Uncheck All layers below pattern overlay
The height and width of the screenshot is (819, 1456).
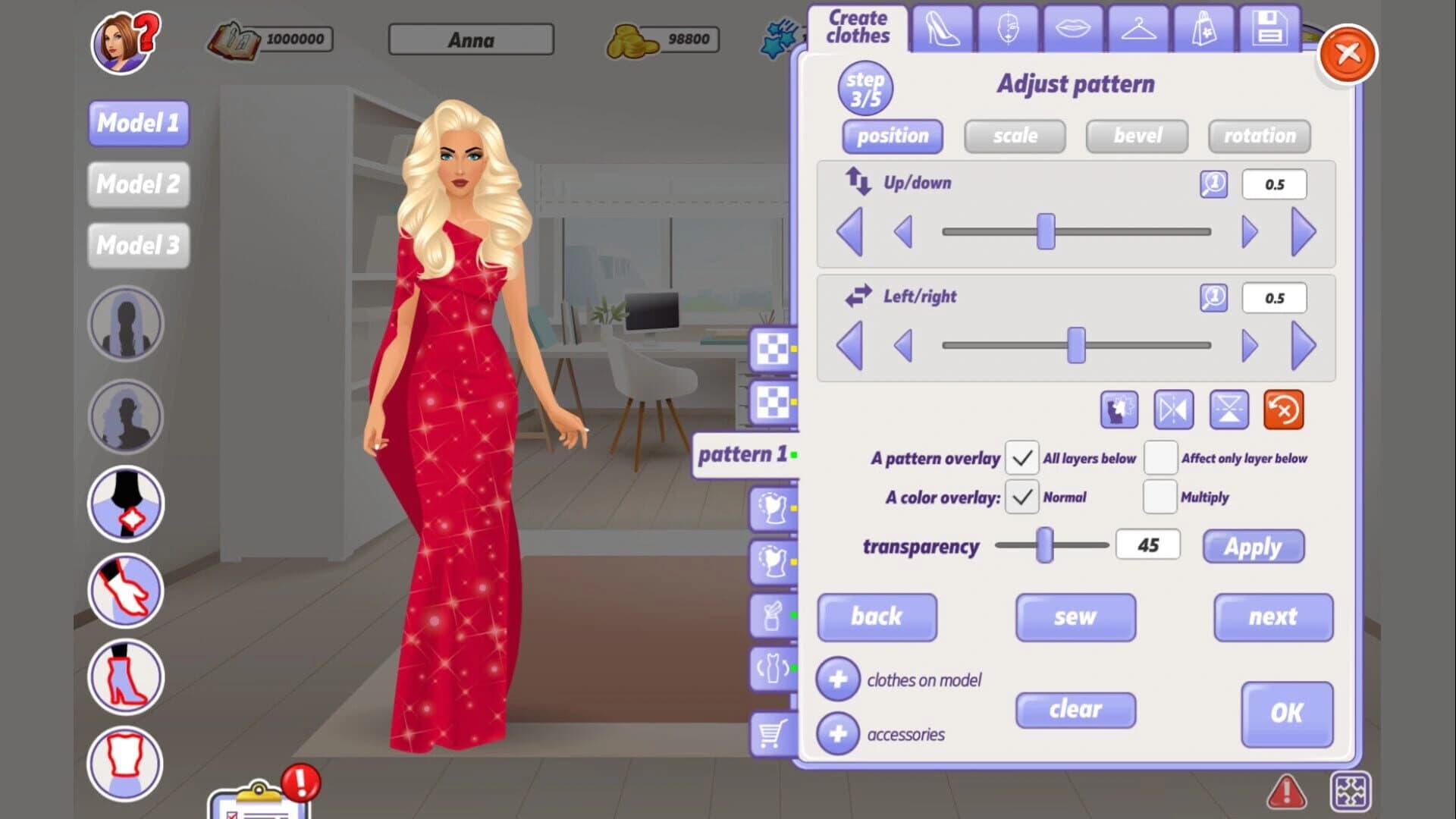1022,458
